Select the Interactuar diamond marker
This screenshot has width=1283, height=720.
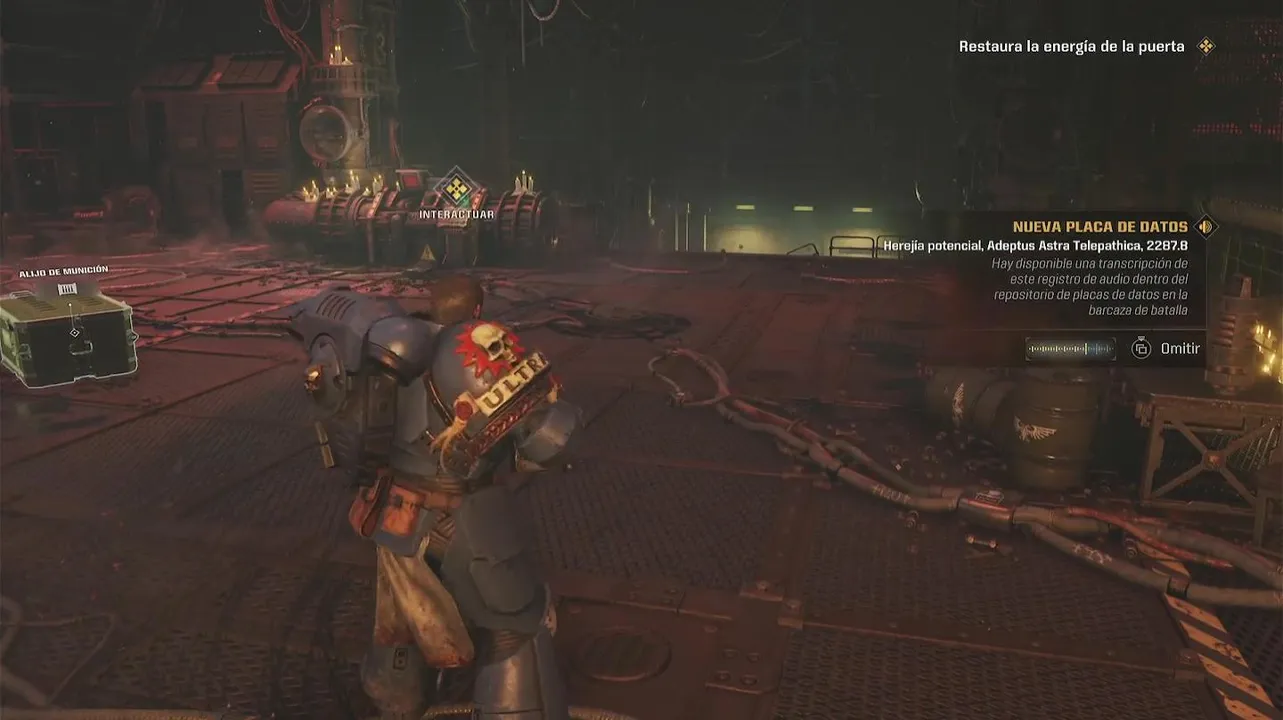457,188
